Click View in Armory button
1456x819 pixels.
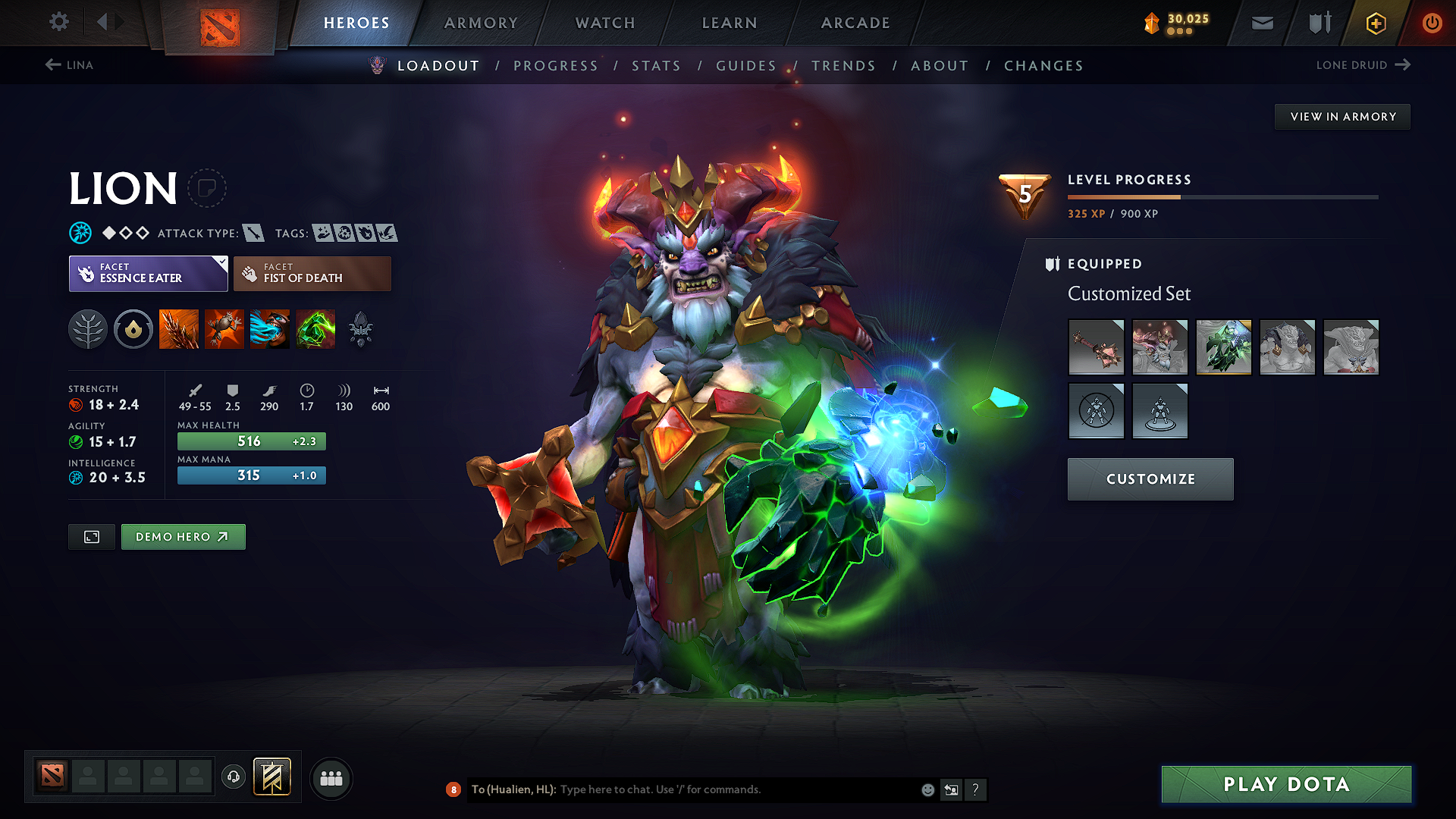pos(1342,117)
